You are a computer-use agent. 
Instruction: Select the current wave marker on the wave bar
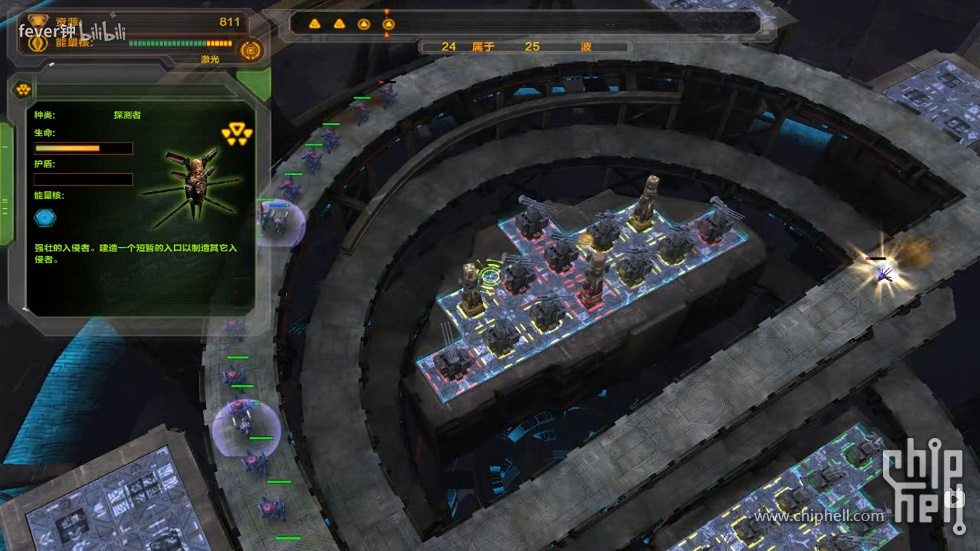[388, 24]
